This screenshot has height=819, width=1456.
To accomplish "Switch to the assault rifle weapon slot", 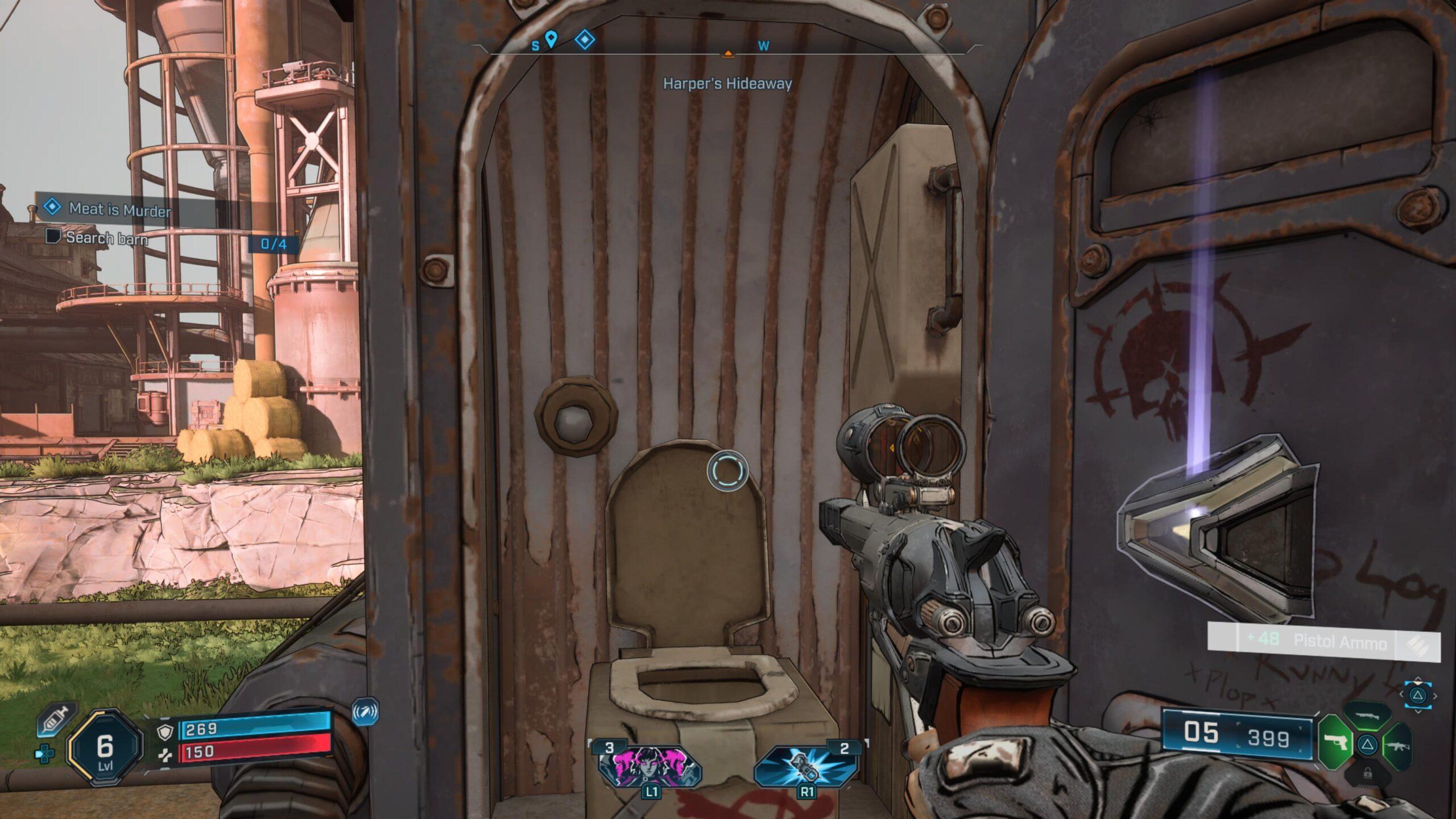I will [x=1397, y=744].
